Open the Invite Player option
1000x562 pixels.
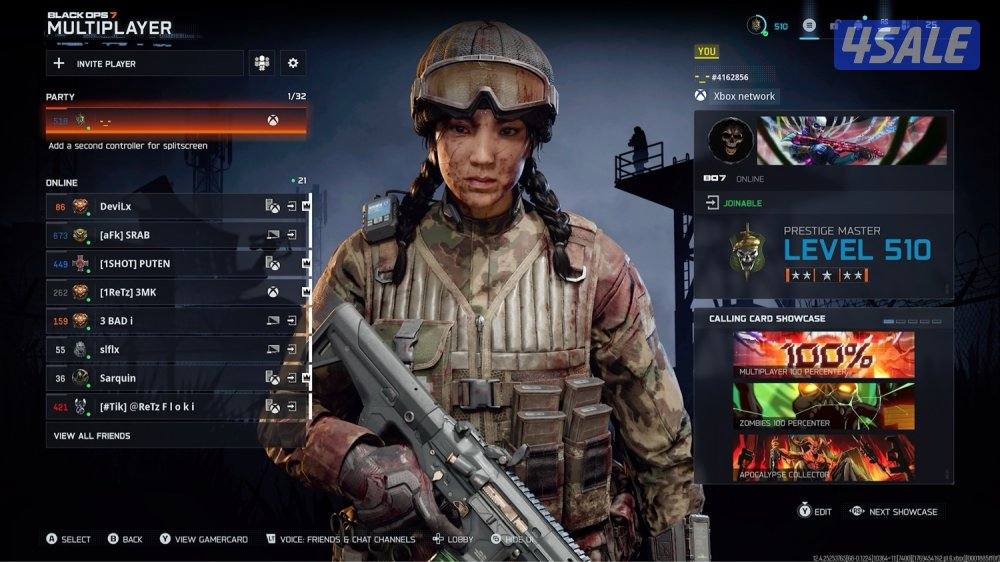pos(144,63)
